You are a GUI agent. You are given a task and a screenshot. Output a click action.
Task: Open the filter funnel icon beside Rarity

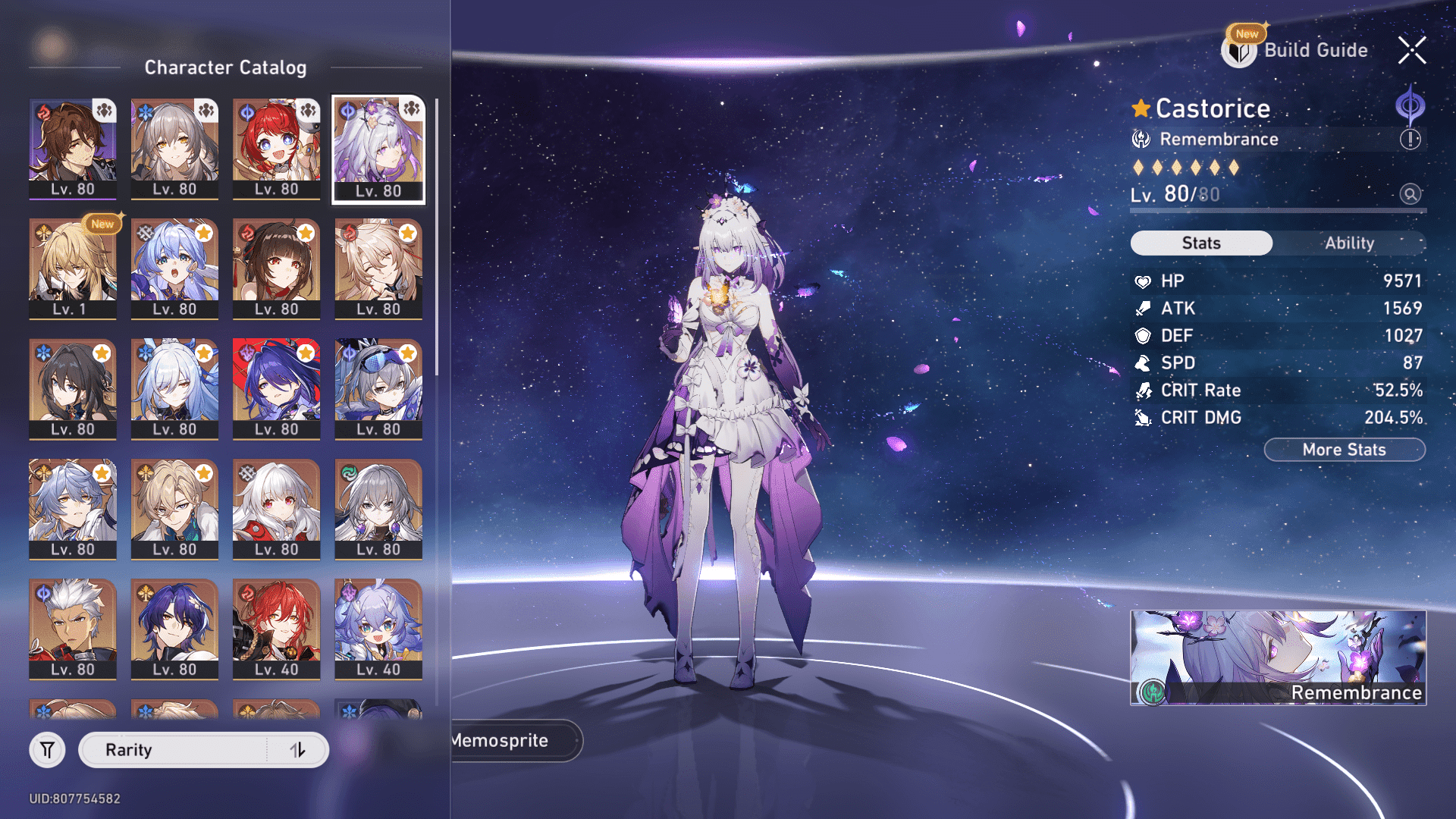47,749
